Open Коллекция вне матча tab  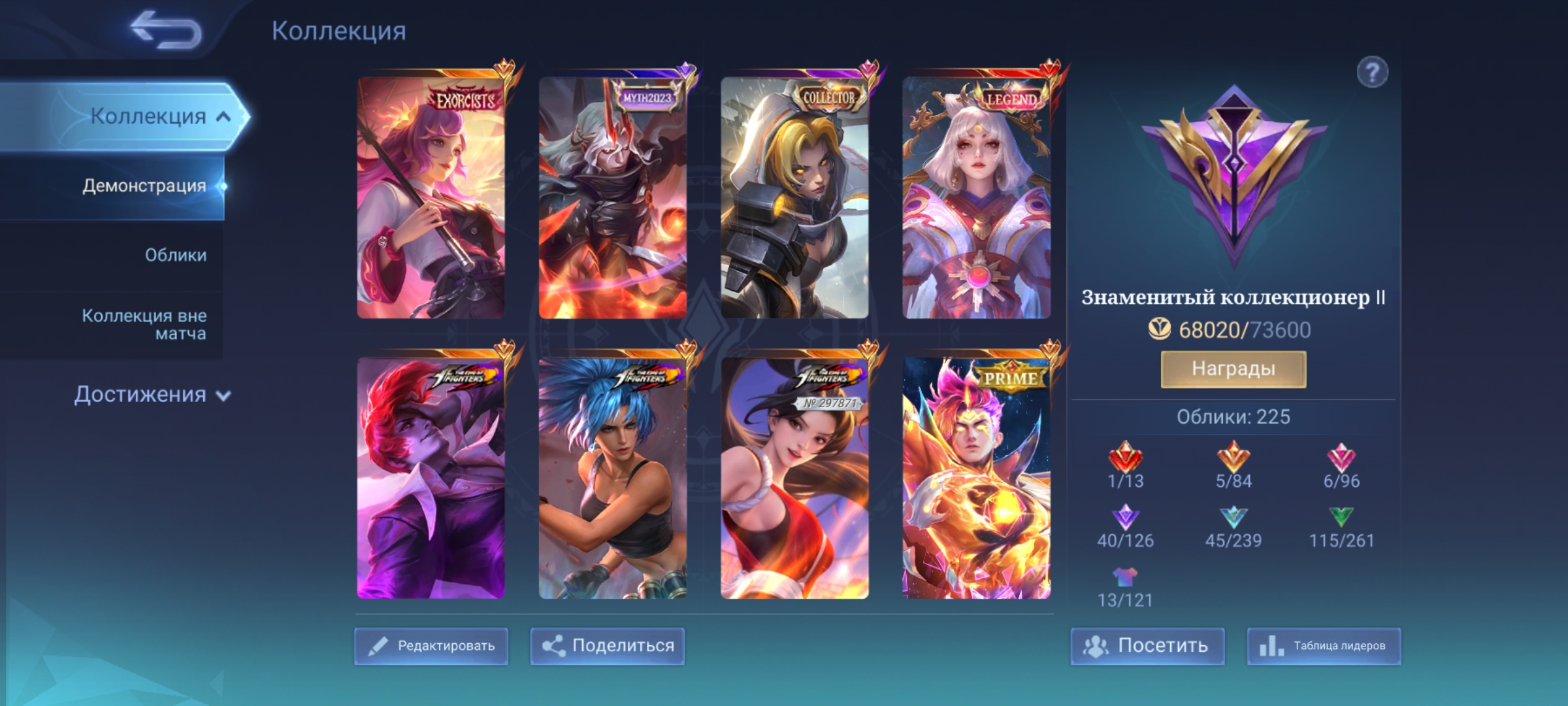(144, 324)
